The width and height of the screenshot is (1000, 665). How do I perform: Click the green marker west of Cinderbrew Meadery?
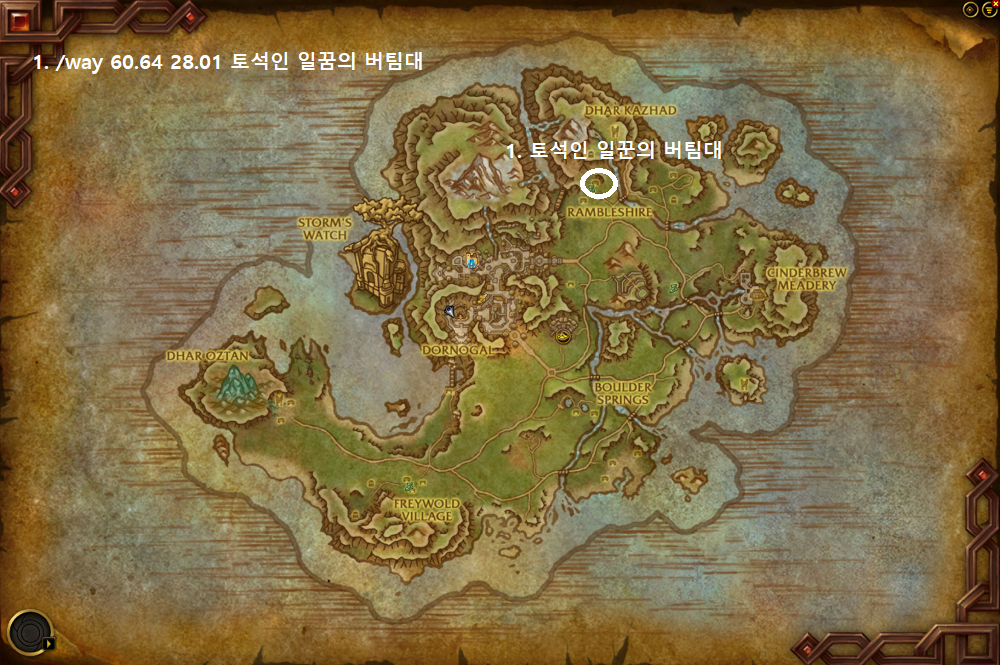pyautogui.click(x=675, y=289)
